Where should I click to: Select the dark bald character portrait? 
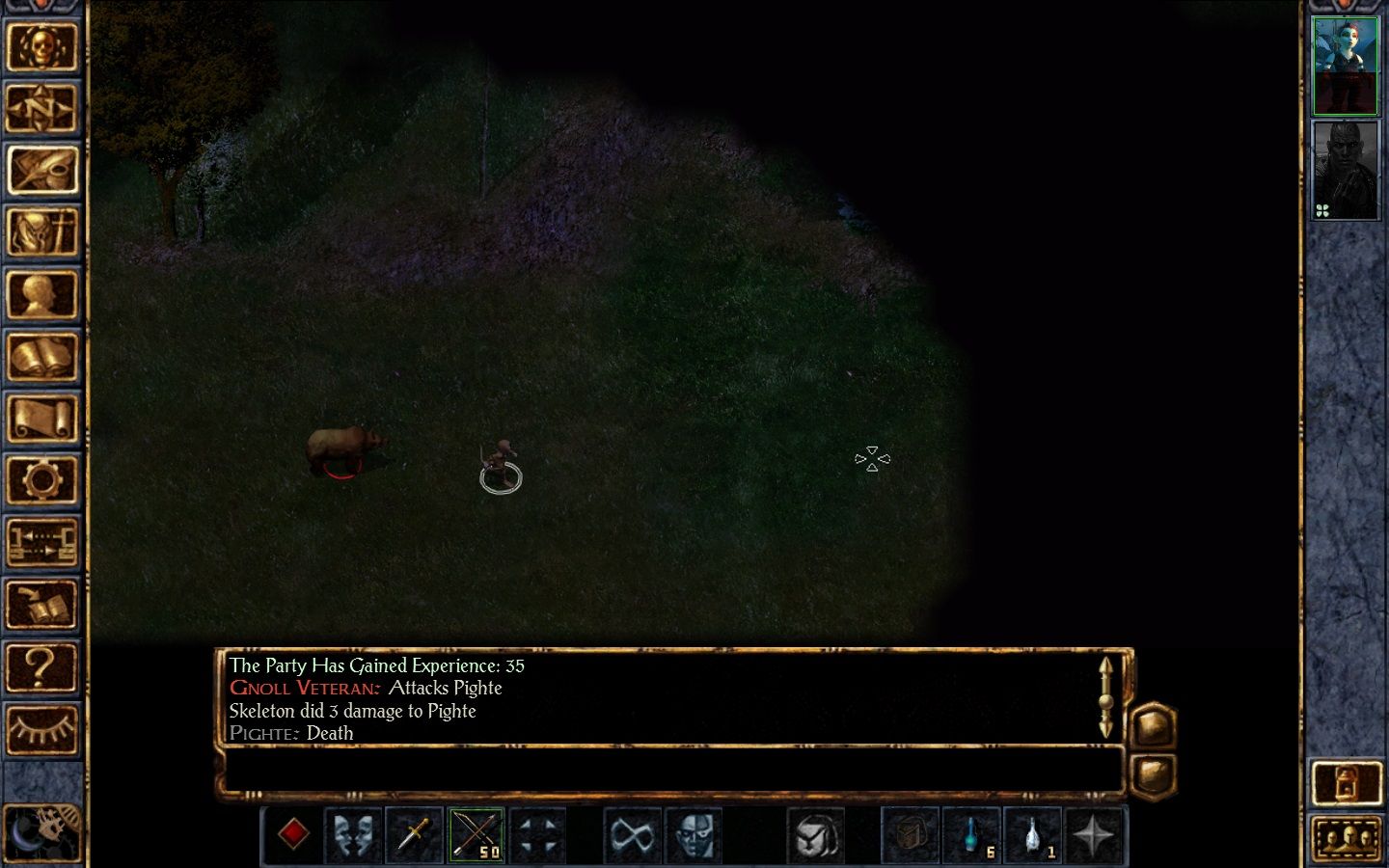coord(1346,171)
